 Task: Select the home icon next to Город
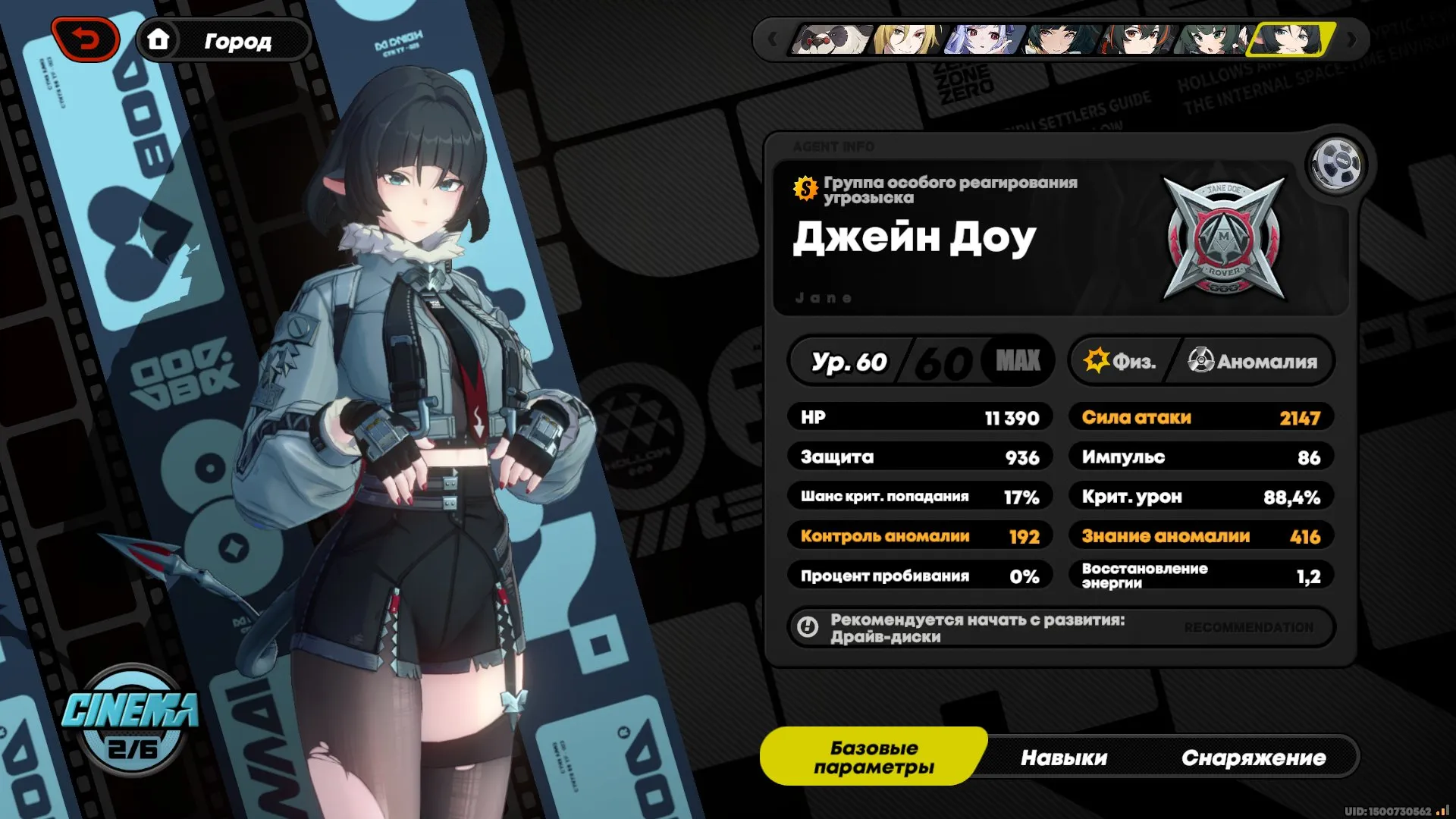(161, 41)
